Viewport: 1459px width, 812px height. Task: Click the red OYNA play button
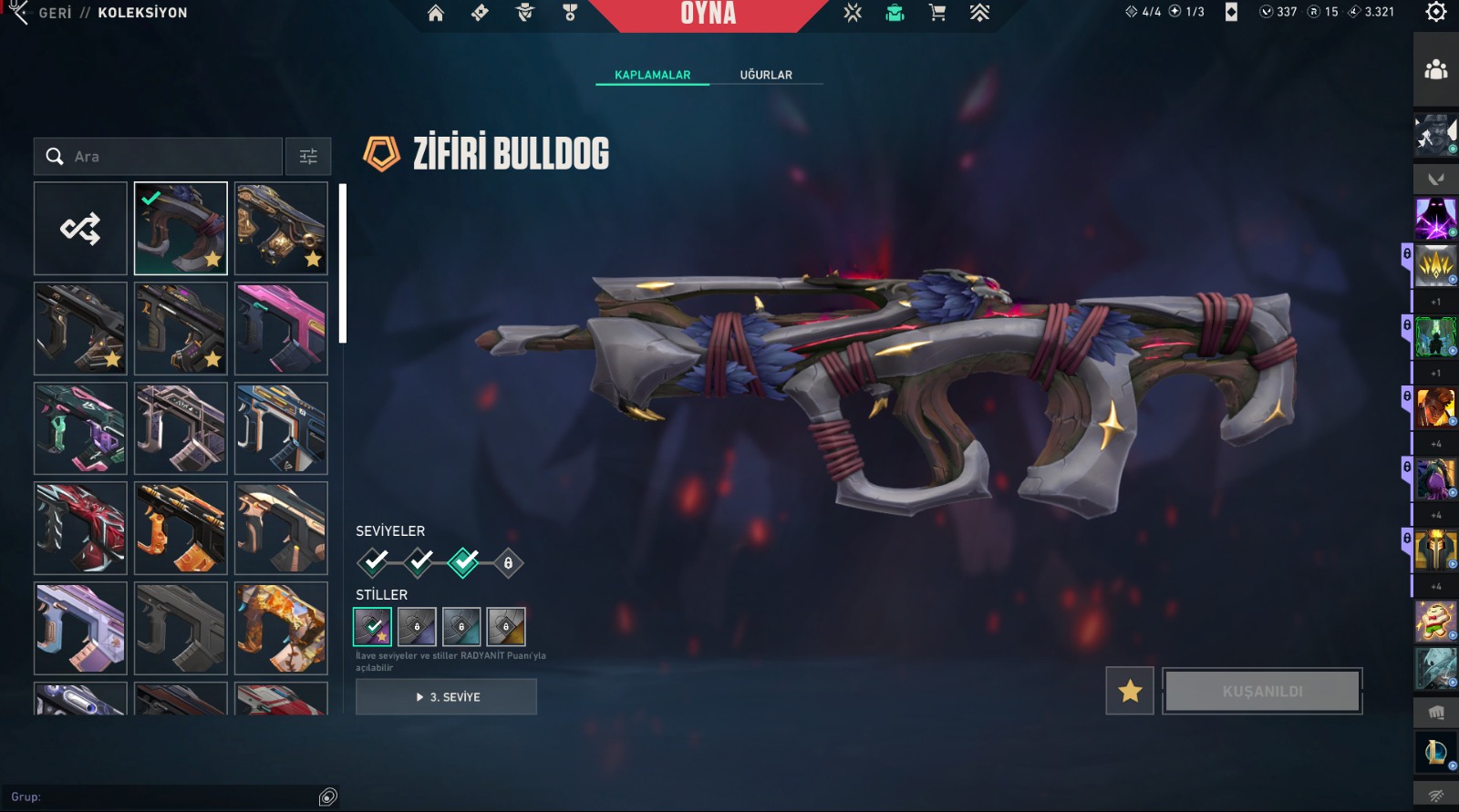pyautogui.click(x=708, y=14)
